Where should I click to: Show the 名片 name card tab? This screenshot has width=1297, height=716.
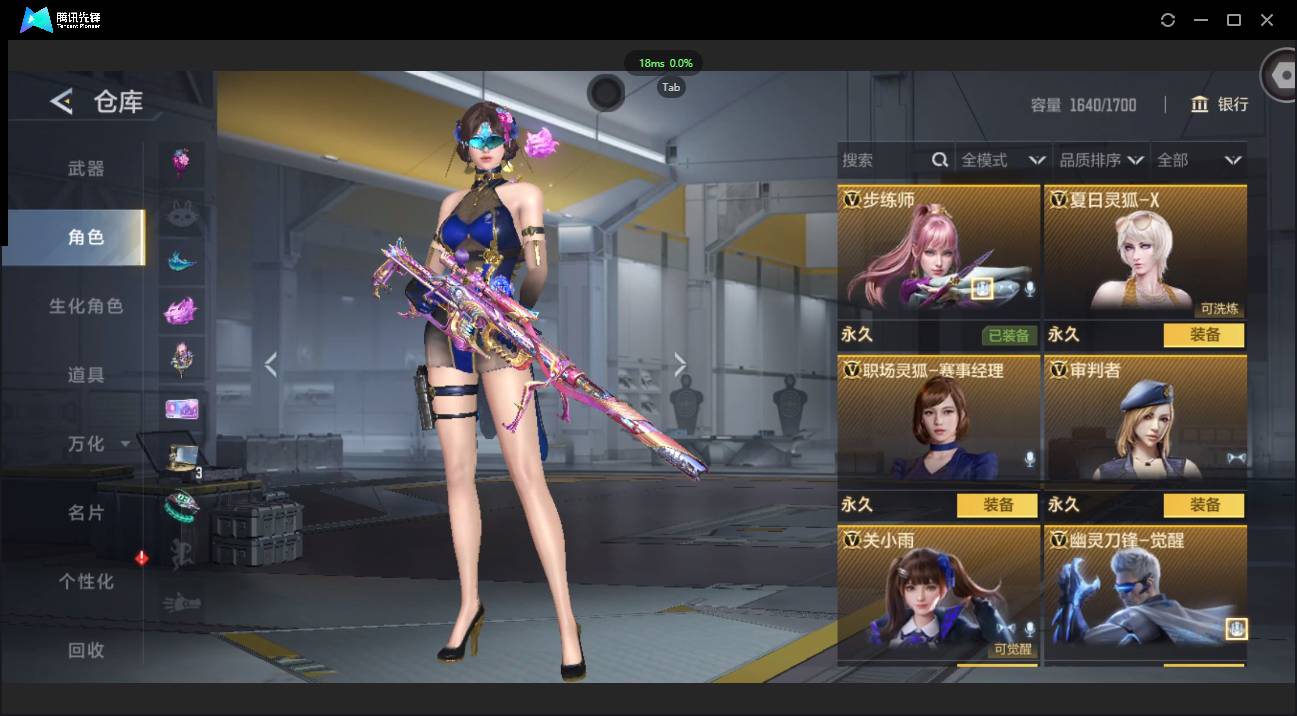pos(86,512)
